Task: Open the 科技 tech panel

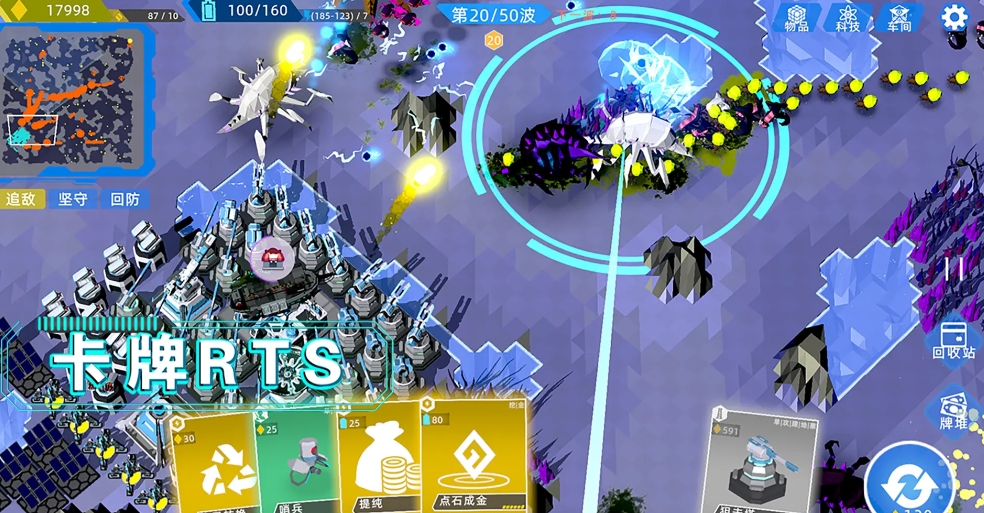Action: click(848, 18)
